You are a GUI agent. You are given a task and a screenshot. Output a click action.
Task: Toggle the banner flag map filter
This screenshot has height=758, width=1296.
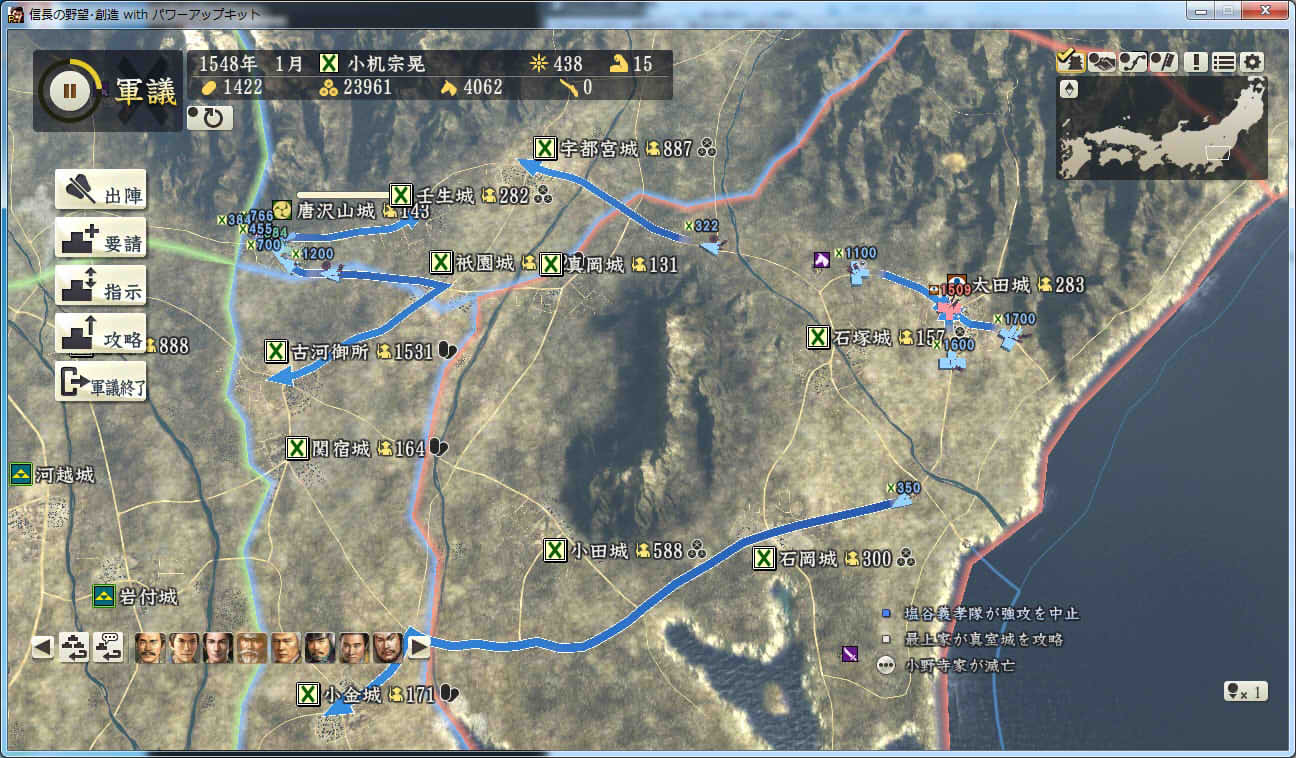pyautogui.click(x=1163, y=62)
